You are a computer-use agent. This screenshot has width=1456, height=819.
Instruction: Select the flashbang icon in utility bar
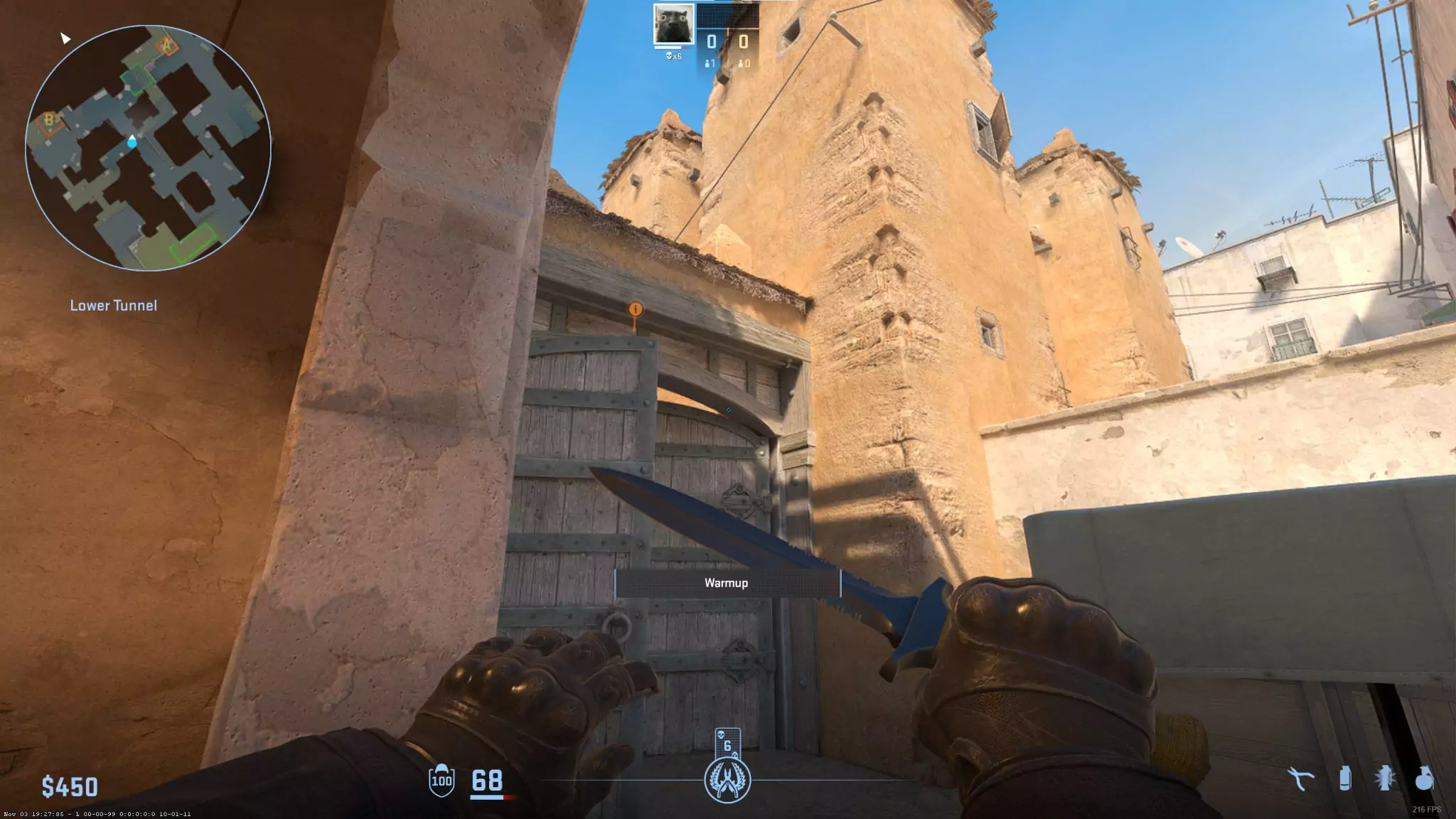click(1384, 778)
